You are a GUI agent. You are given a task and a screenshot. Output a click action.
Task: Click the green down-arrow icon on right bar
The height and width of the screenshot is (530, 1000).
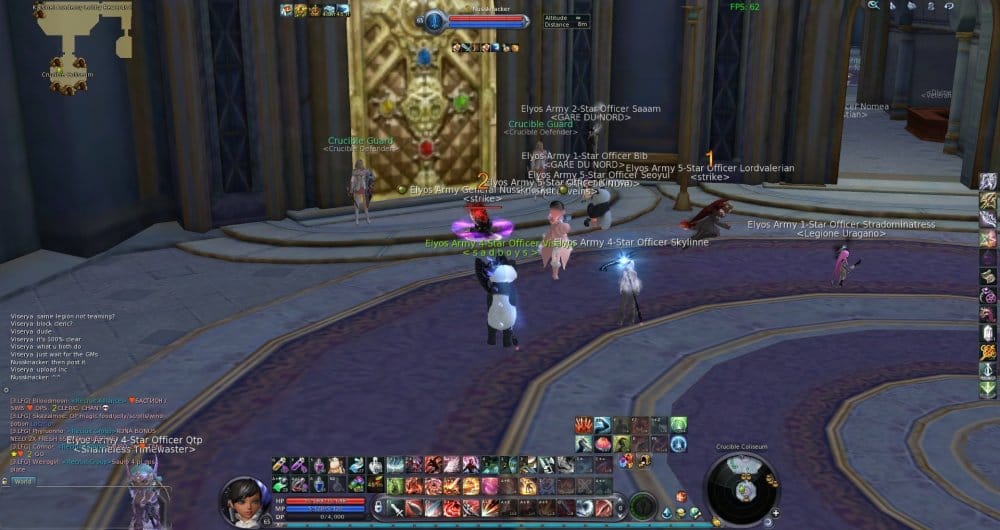(988, 390)
